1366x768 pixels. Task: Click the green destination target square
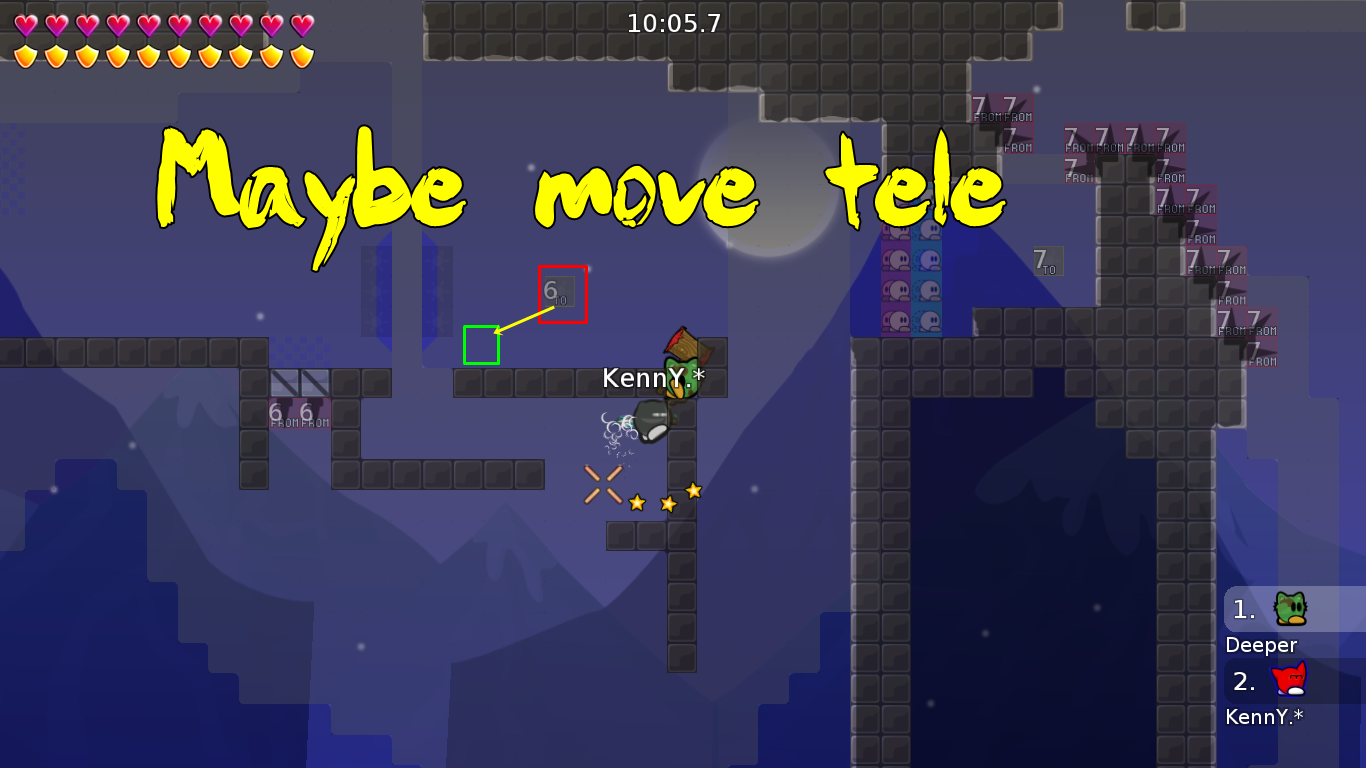click(x=482, y=347)
